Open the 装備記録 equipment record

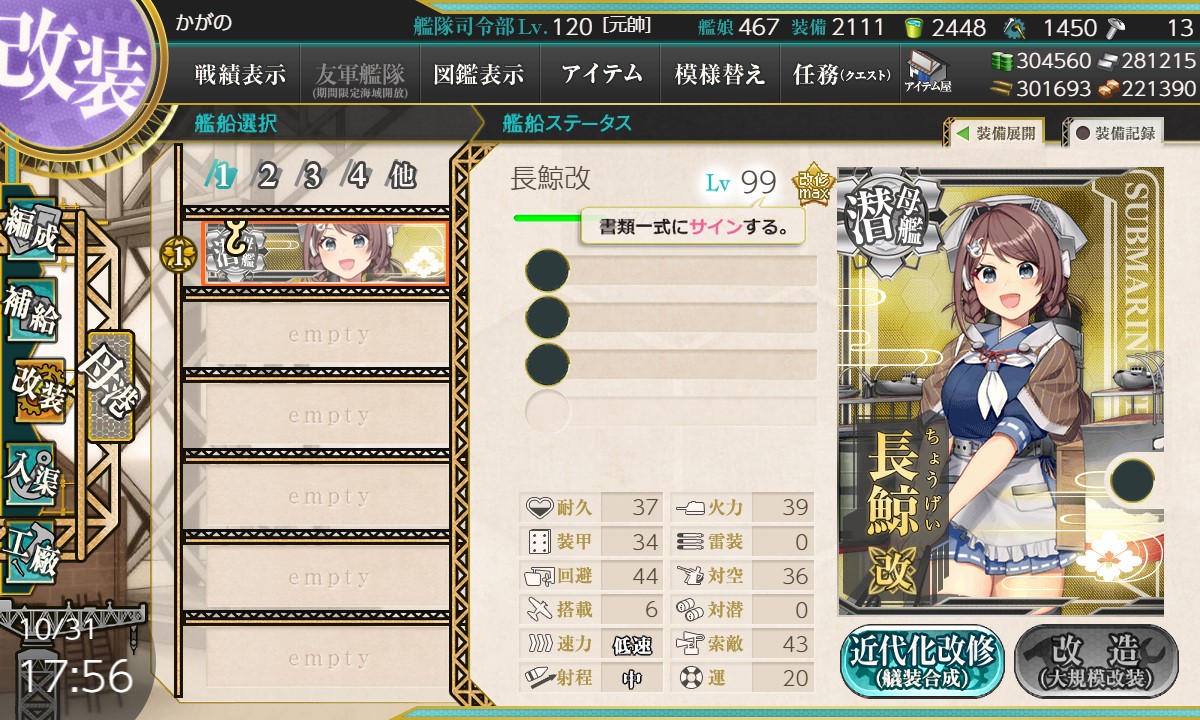click(x=1114, y=132)
